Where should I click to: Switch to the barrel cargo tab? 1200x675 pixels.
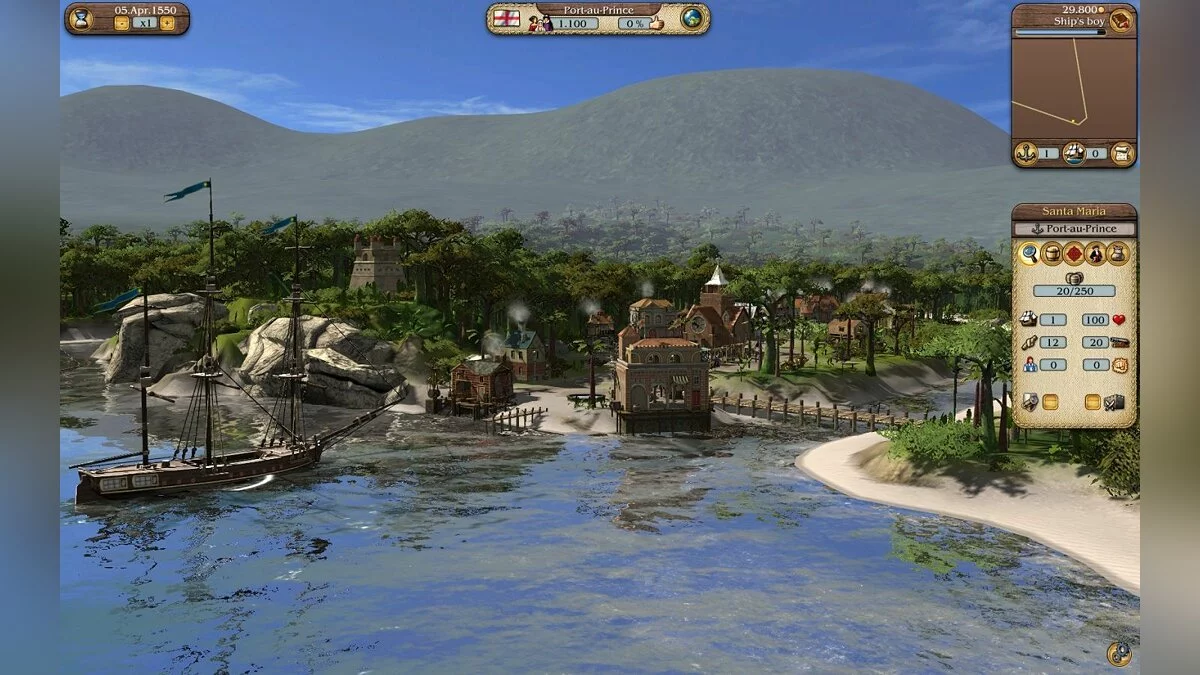(x=1052, y=253)
